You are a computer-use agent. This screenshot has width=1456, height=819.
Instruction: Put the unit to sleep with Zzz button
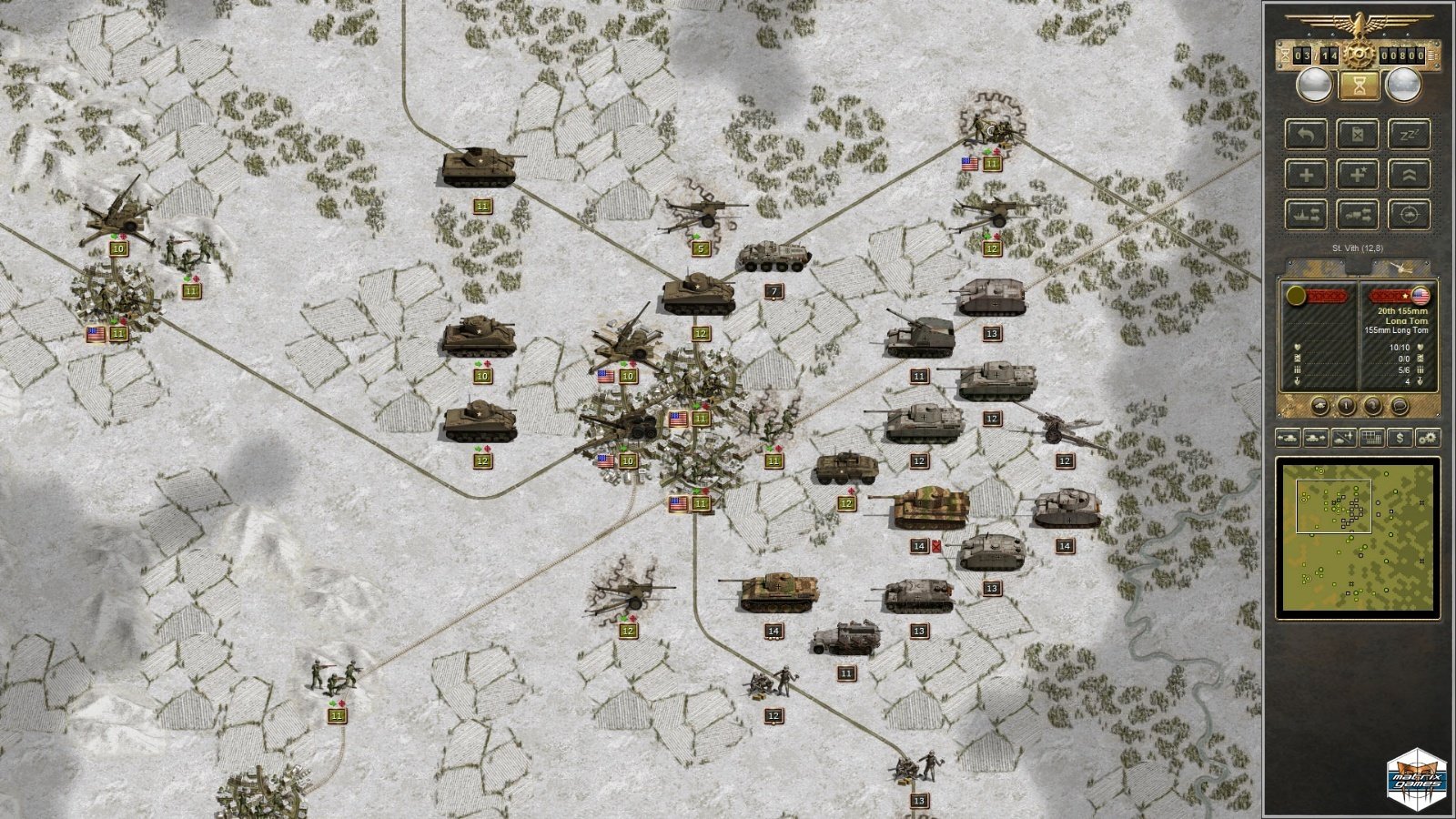[x=1409, y=135]
